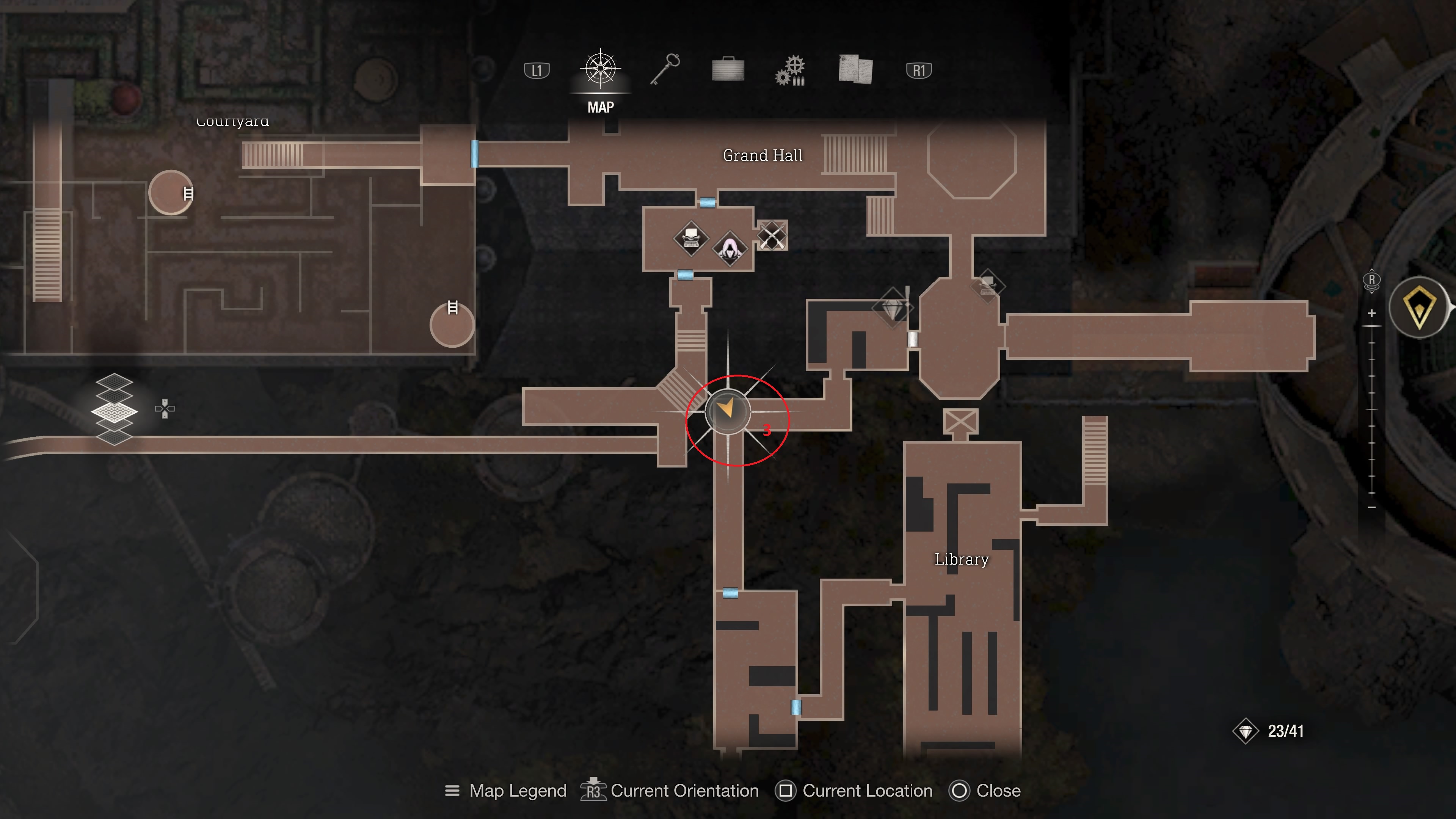Viewport: 1456px width, 819px height.
Task: Open the Map Legend
Action: tap(506, 791)
